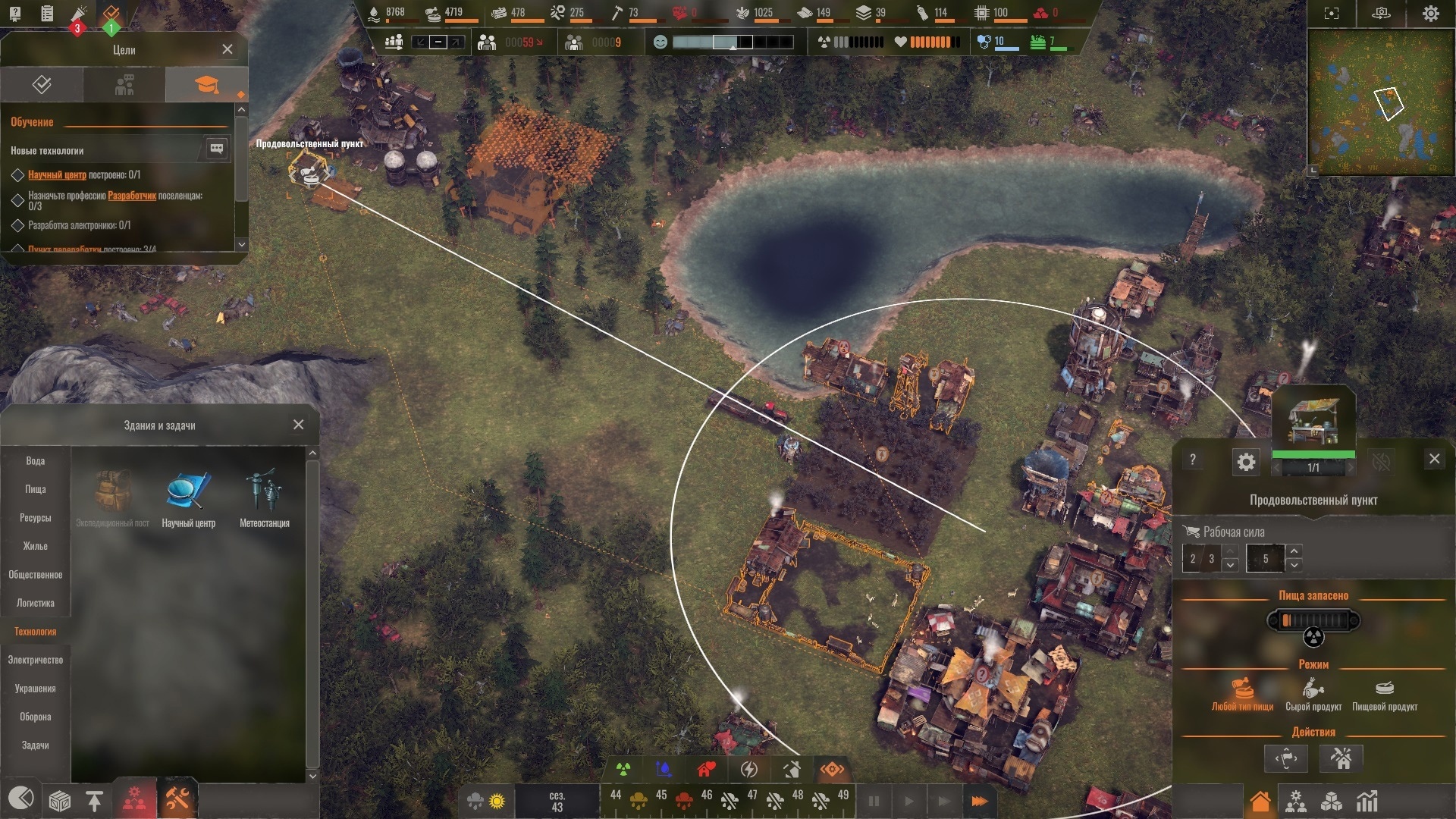Select the Жилье building category

[36, 547]
